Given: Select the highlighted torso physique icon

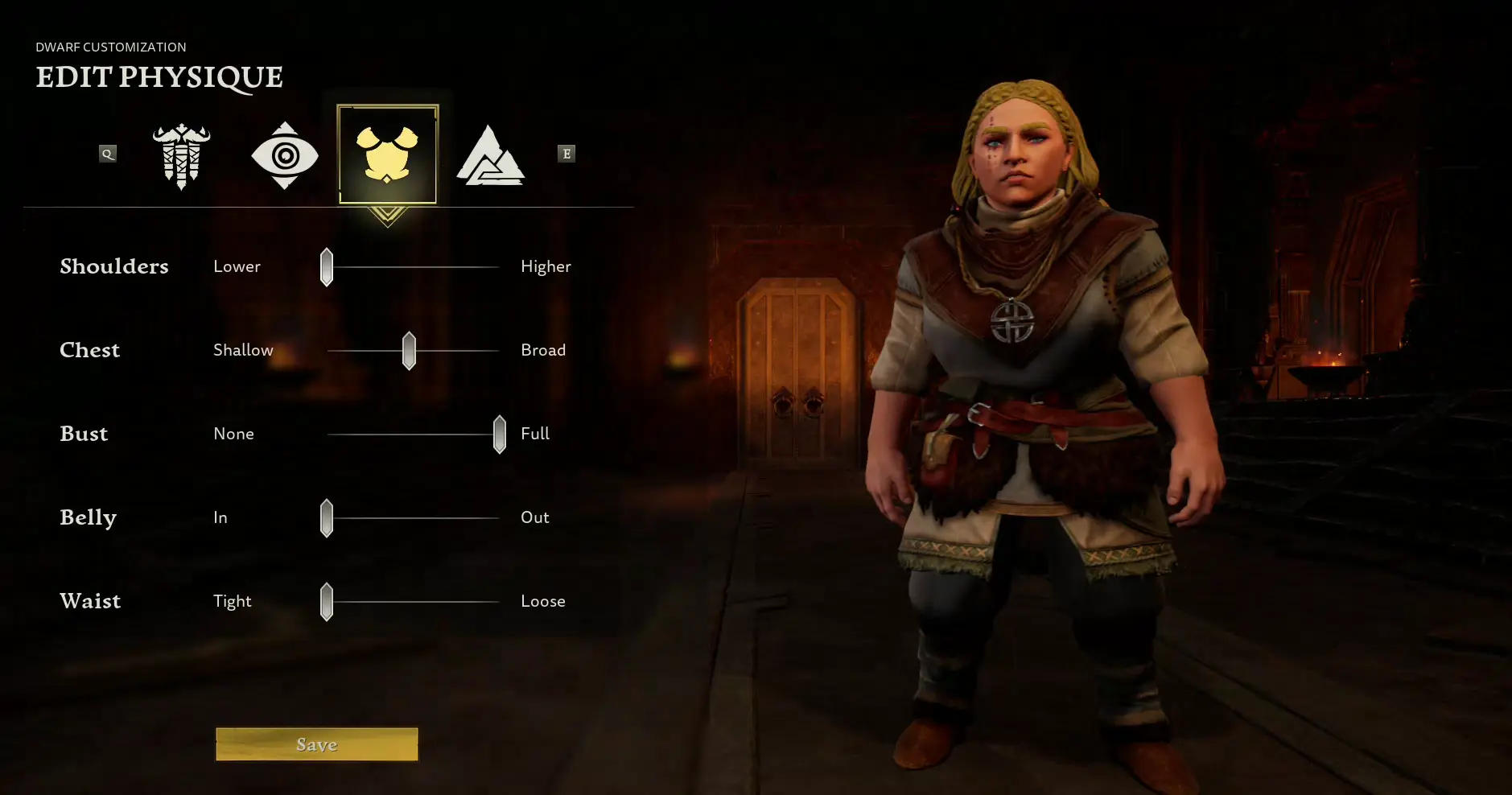Looking at the screenshot, I should pyautogui.click(x=388, y=153).
